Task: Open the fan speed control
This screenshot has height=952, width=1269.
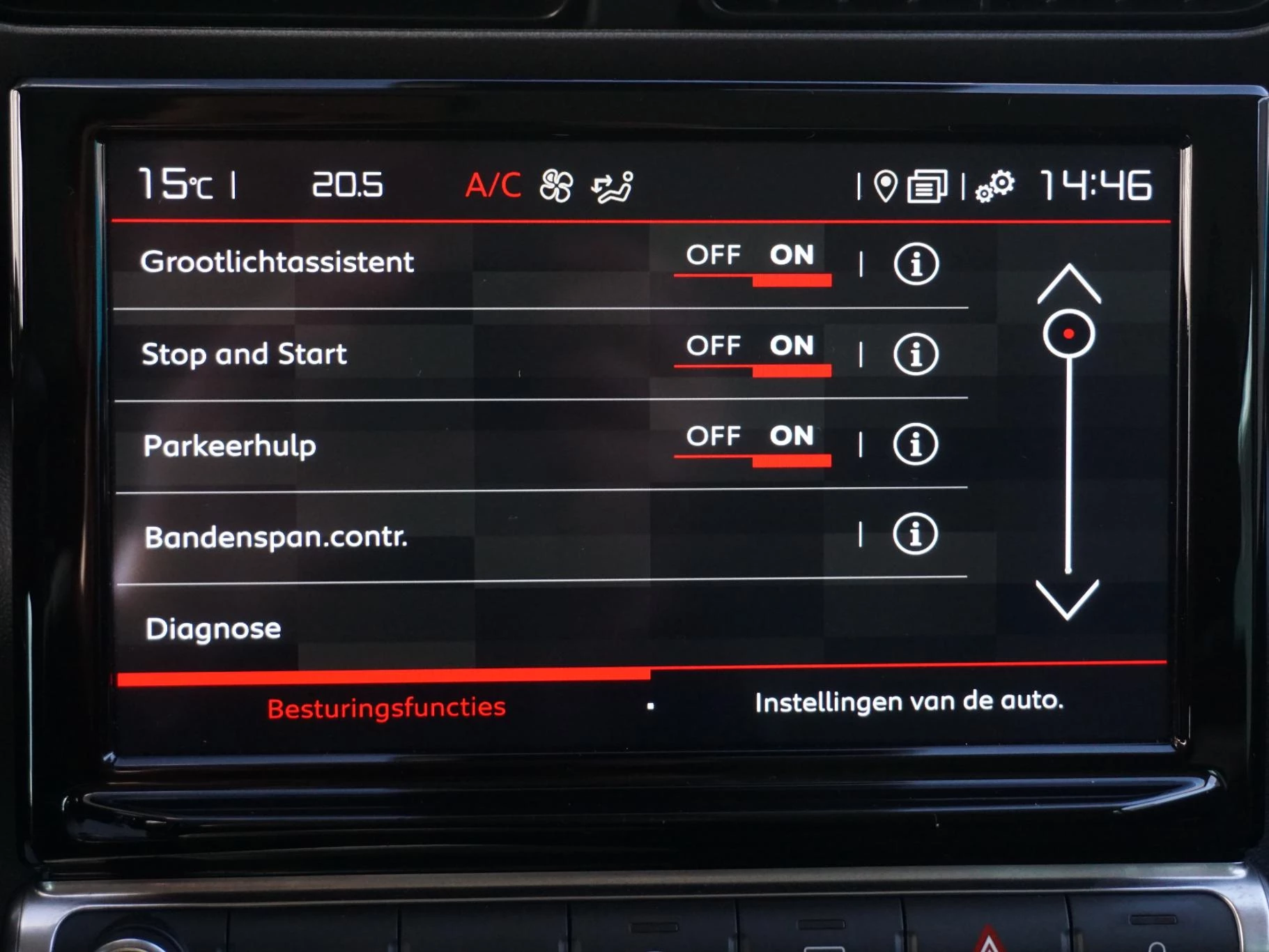Action: [554, 185]
